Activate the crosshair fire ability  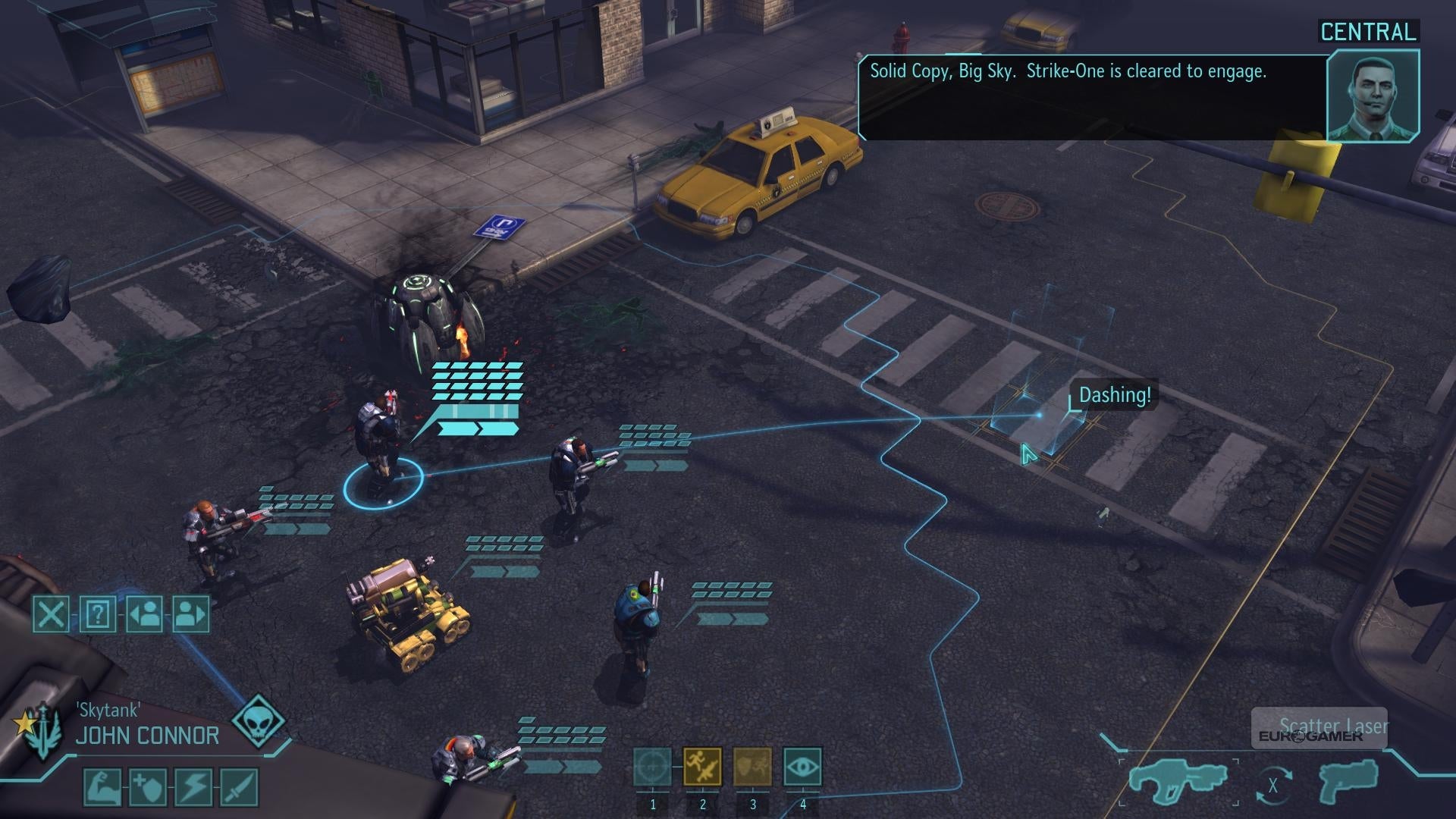pos(652,767)
